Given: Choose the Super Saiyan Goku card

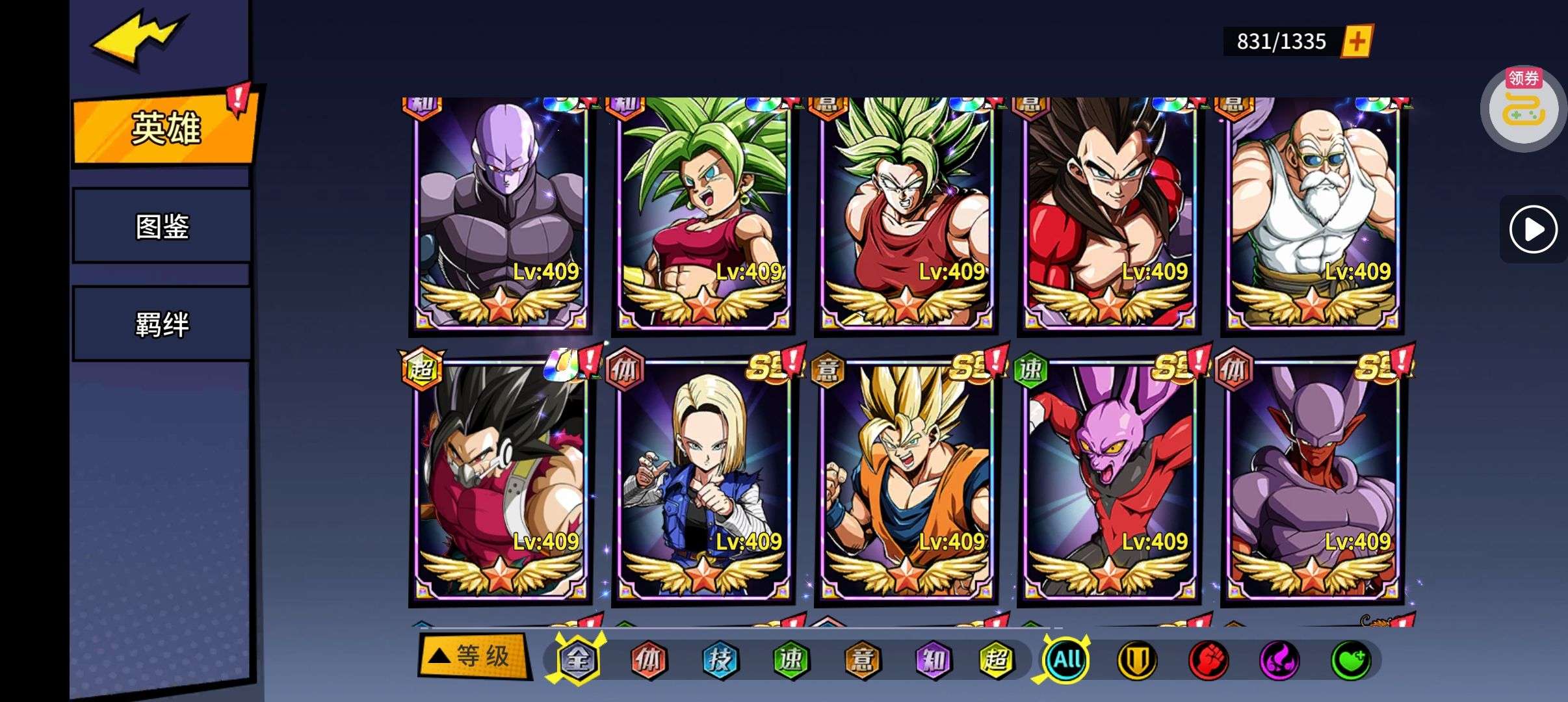Looking at the screenshot, I should tap(906, 481).
